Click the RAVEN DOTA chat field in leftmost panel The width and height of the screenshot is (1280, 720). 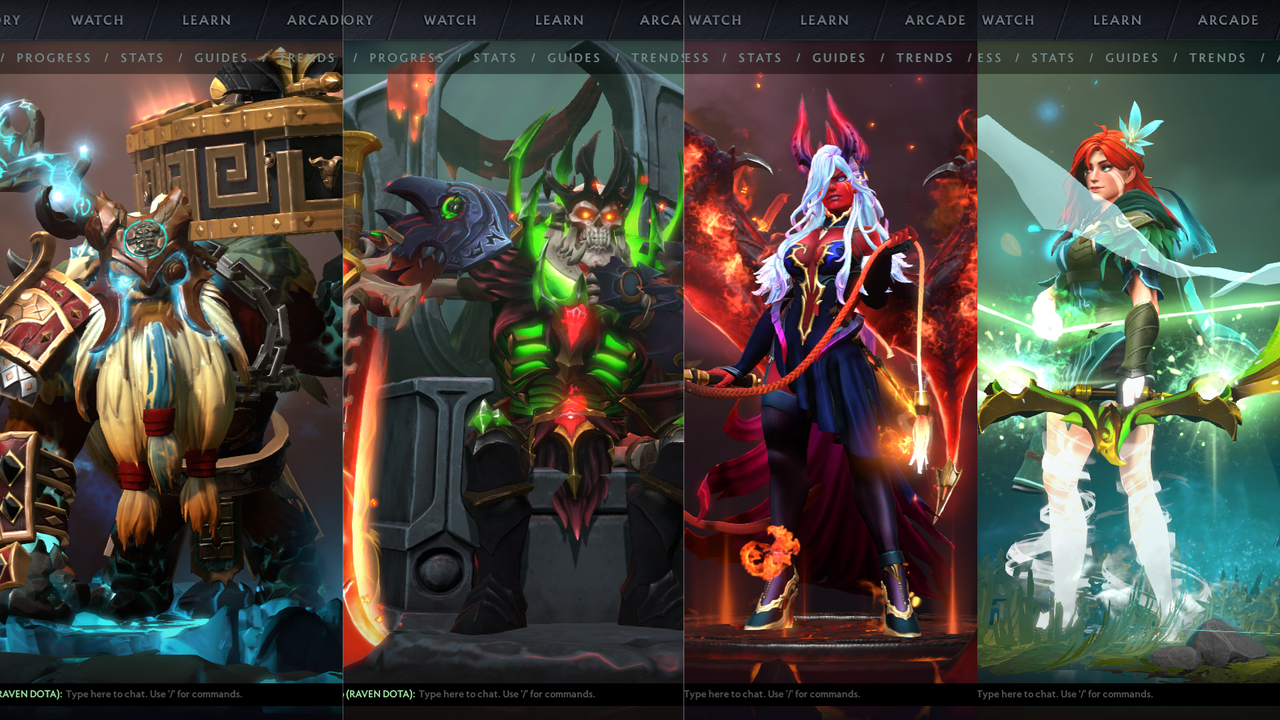(150, 693)
